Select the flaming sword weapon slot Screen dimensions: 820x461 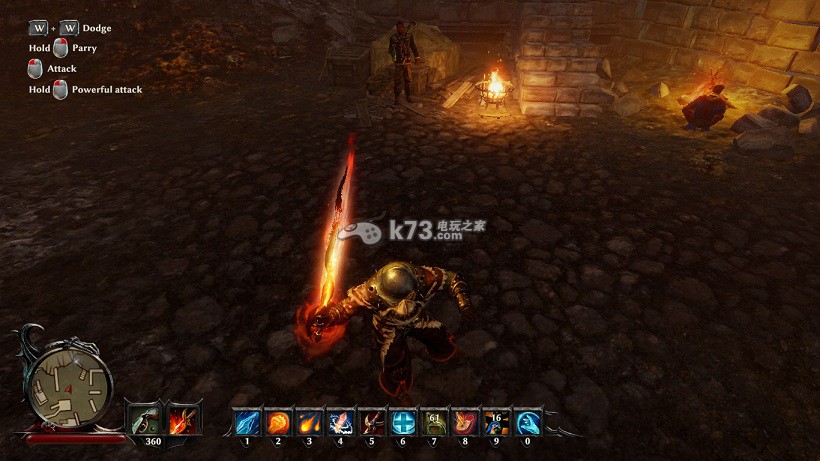pyautogui.click(x=183, y=419)
